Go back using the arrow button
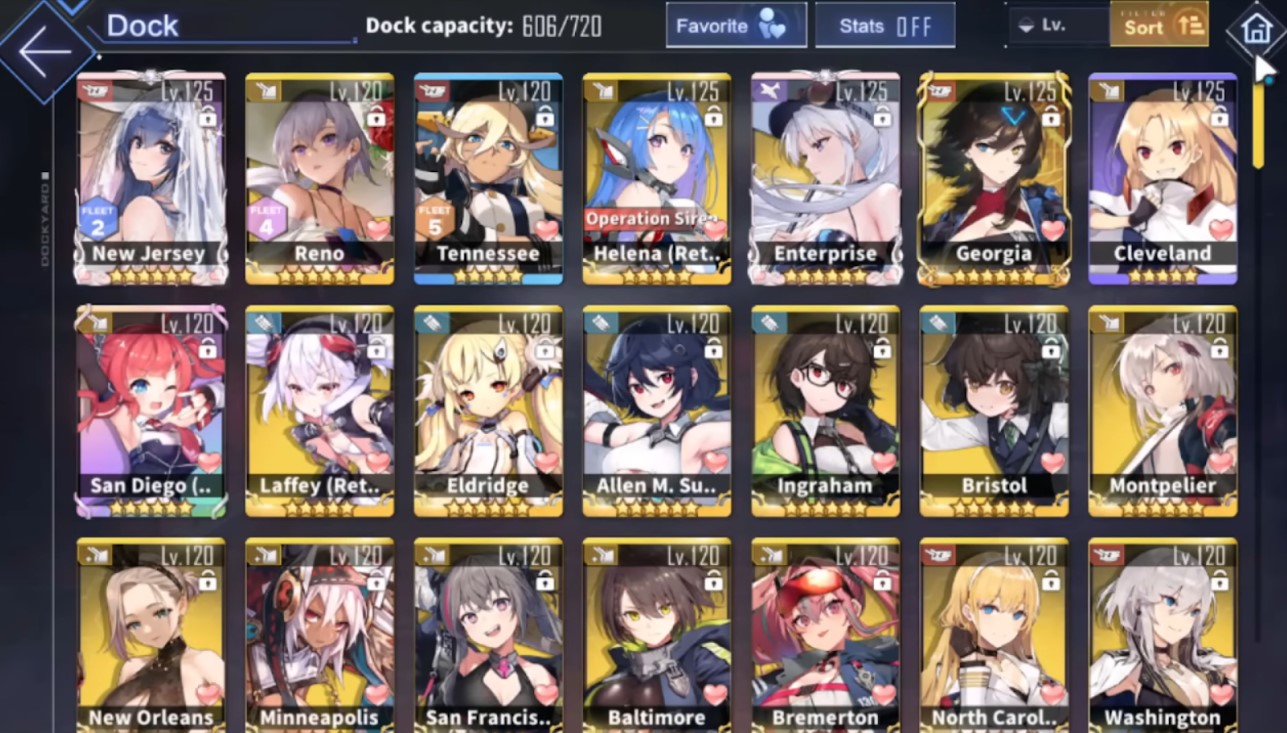 click(x=45, y=53)
